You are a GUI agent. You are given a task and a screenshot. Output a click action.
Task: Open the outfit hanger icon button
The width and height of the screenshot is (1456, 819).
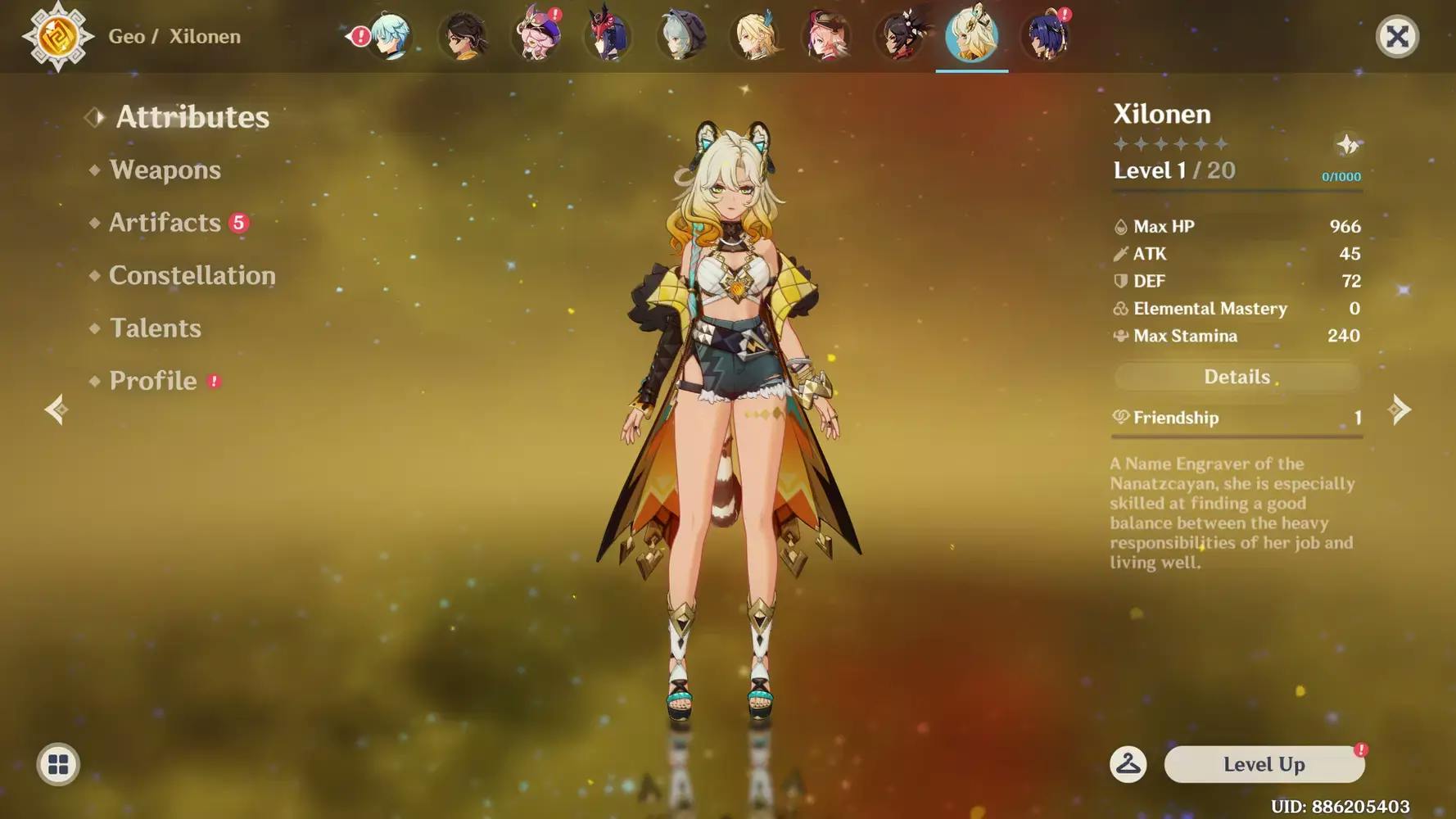pyautogui.click(x=1128, y=764)
